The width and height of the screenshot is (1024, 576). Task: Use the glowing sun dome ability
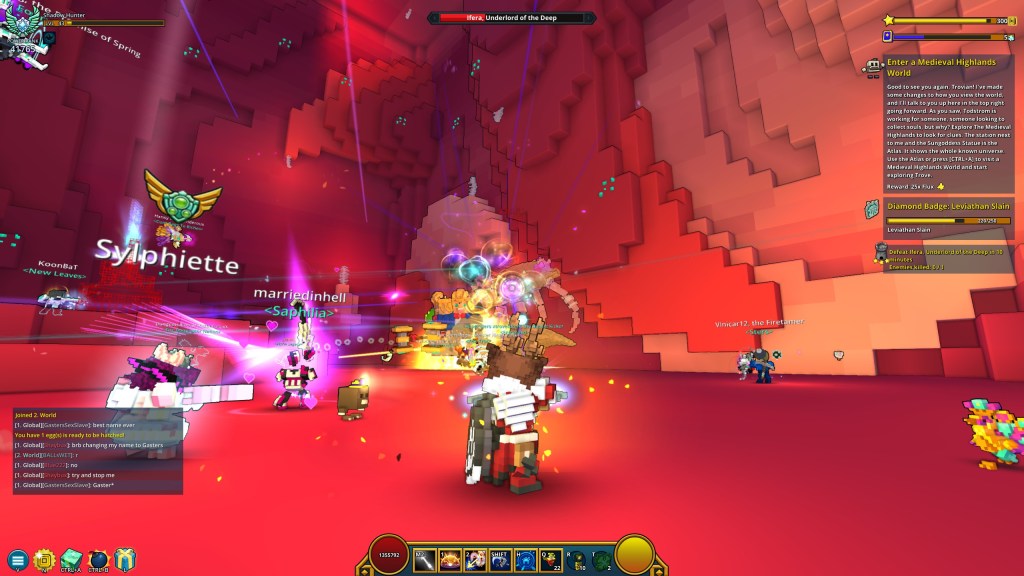(x=449, y=557)
